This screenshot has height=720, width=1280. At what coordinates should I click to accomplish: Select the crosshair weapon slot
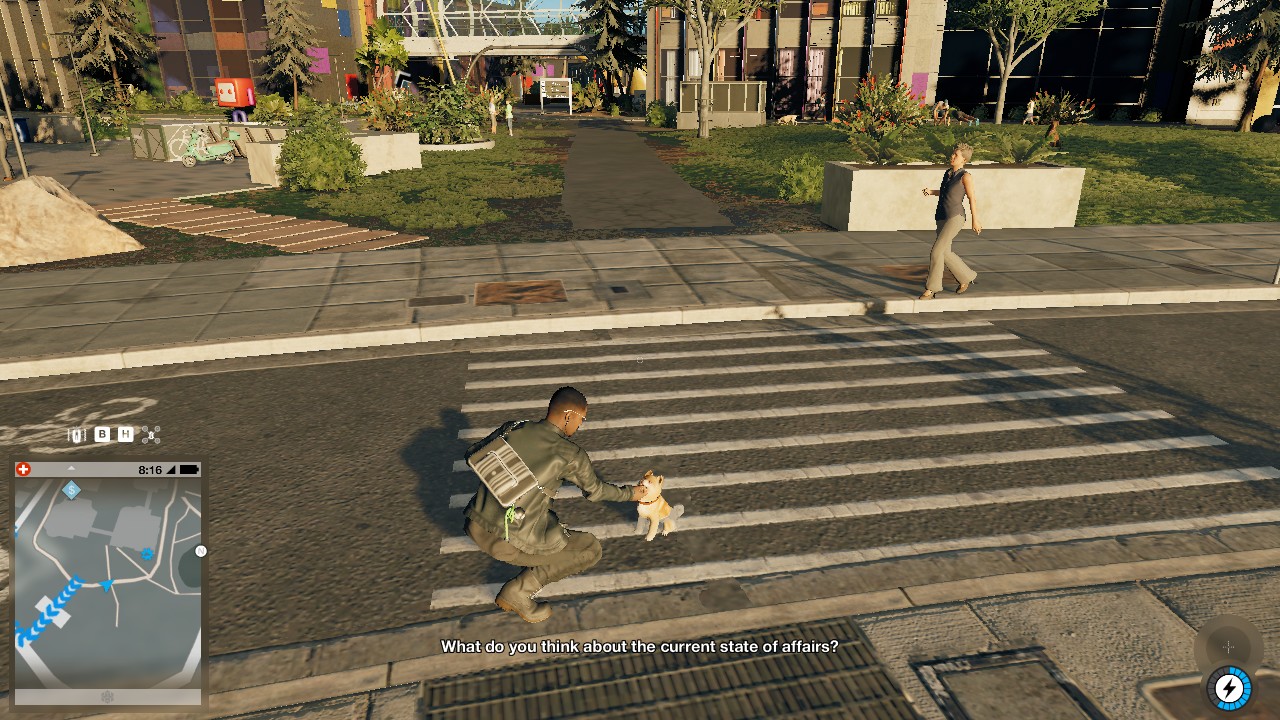click(1228, 647)
